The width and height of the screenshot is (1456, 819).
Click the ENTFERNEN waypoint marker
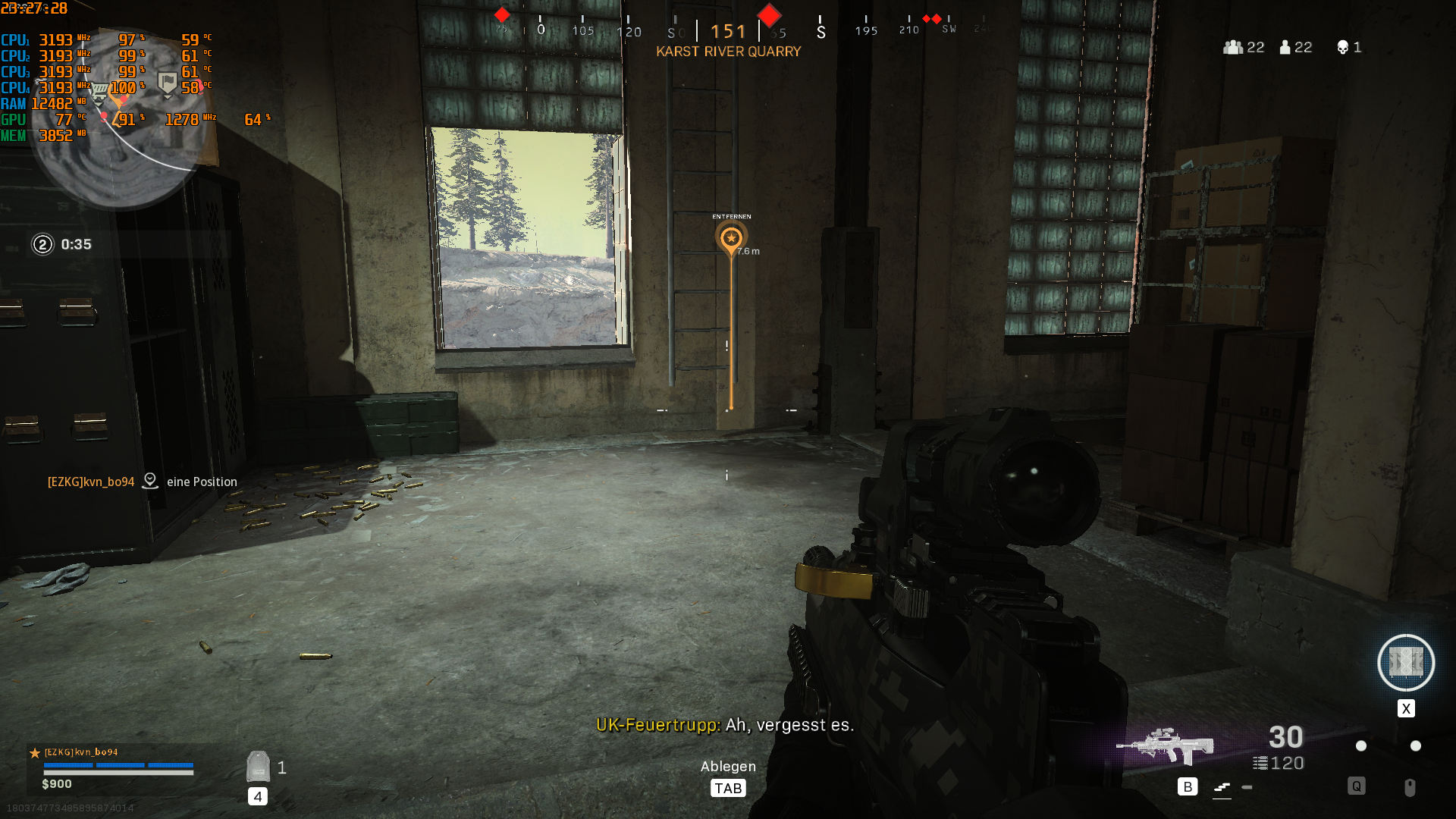point(730,237)
